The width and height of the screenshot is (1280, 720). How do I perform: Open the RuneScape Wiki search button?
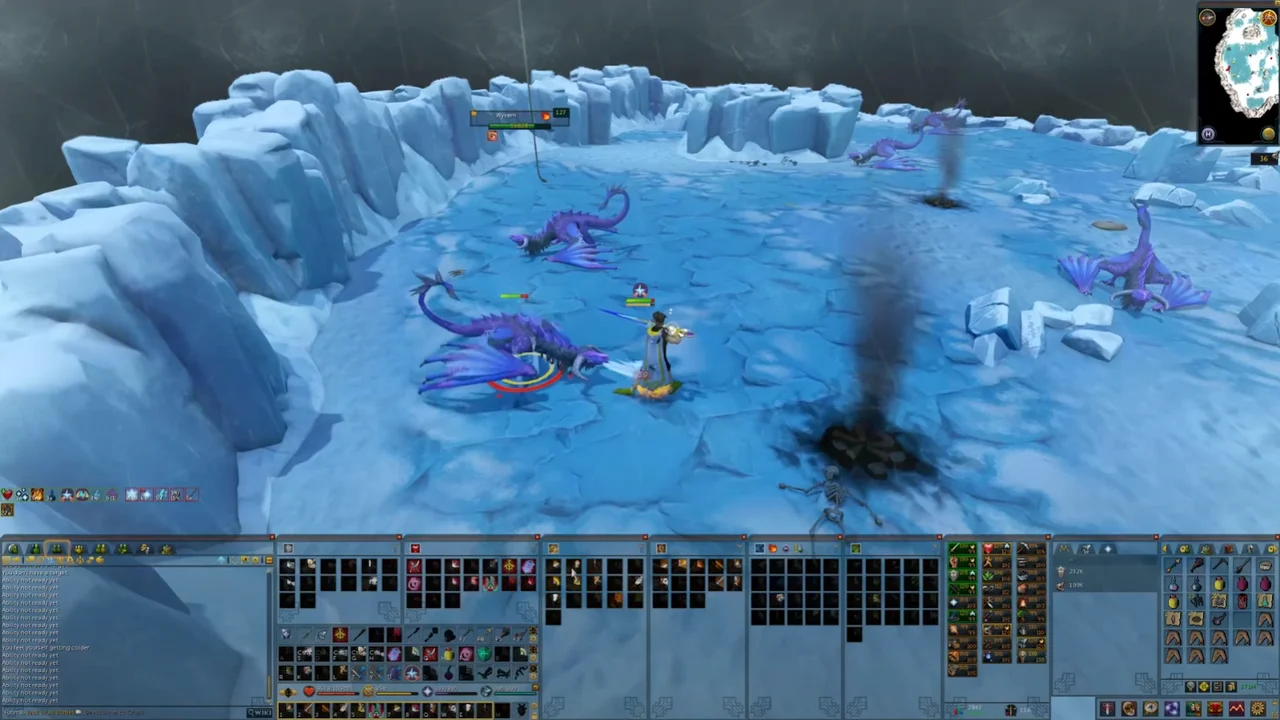tap(260, 712)
